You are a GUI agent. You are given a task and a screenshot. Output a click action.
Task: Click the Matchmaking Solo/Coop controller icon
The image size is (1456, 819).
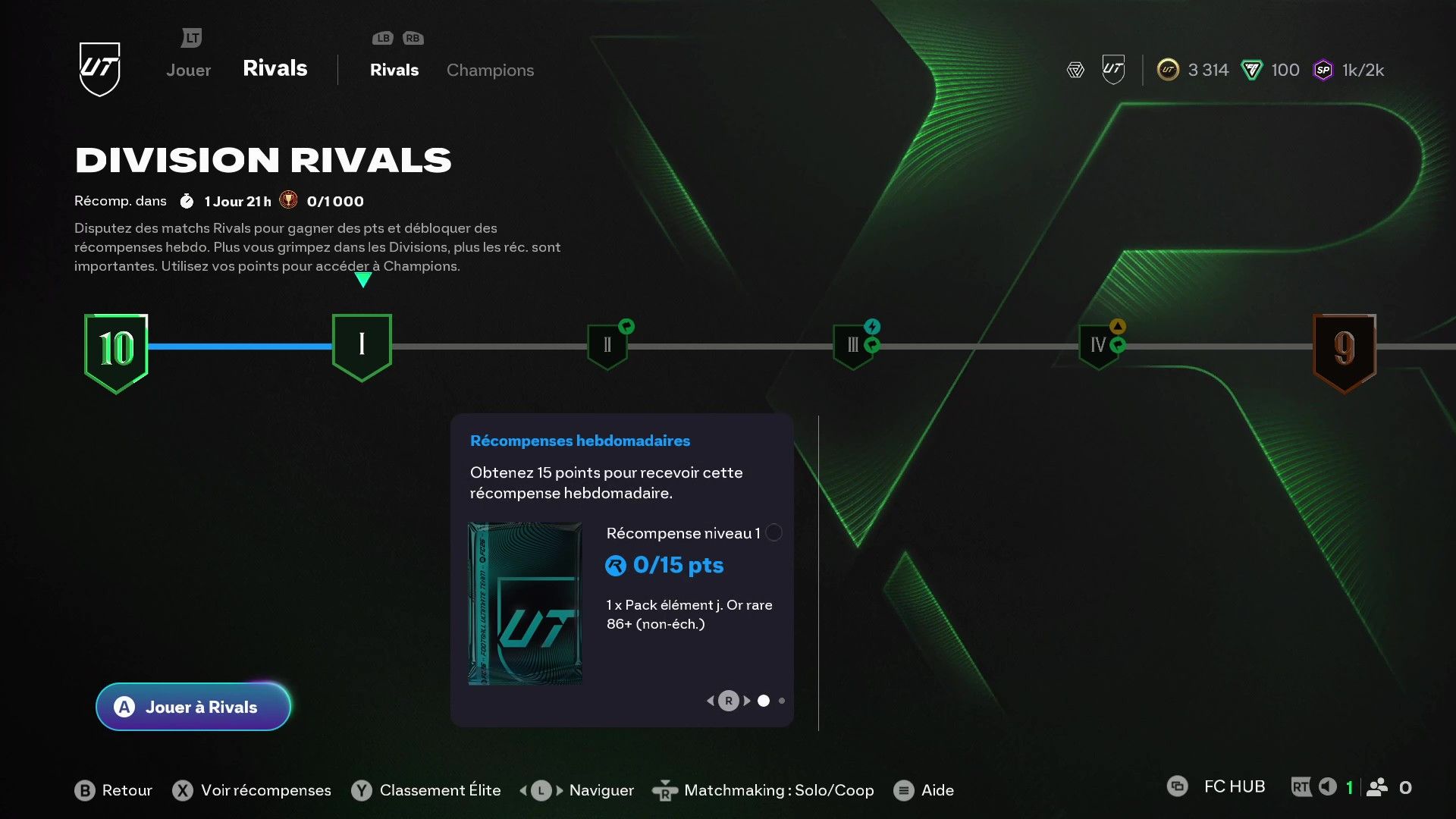point(666,790)
